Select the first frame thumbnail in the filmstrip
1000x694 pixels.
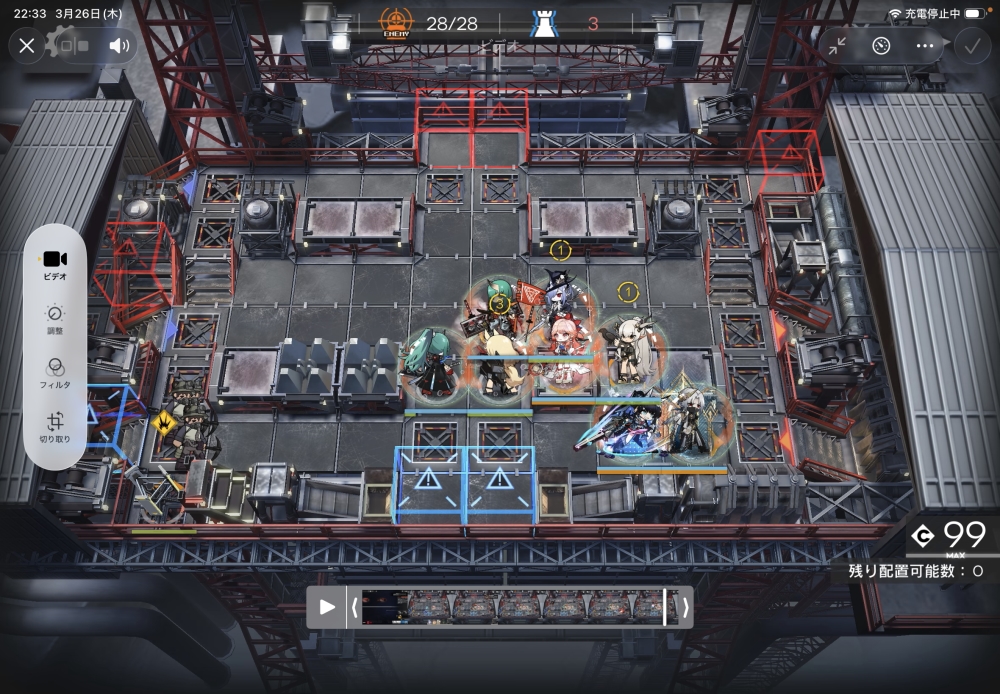click(383, 606)
